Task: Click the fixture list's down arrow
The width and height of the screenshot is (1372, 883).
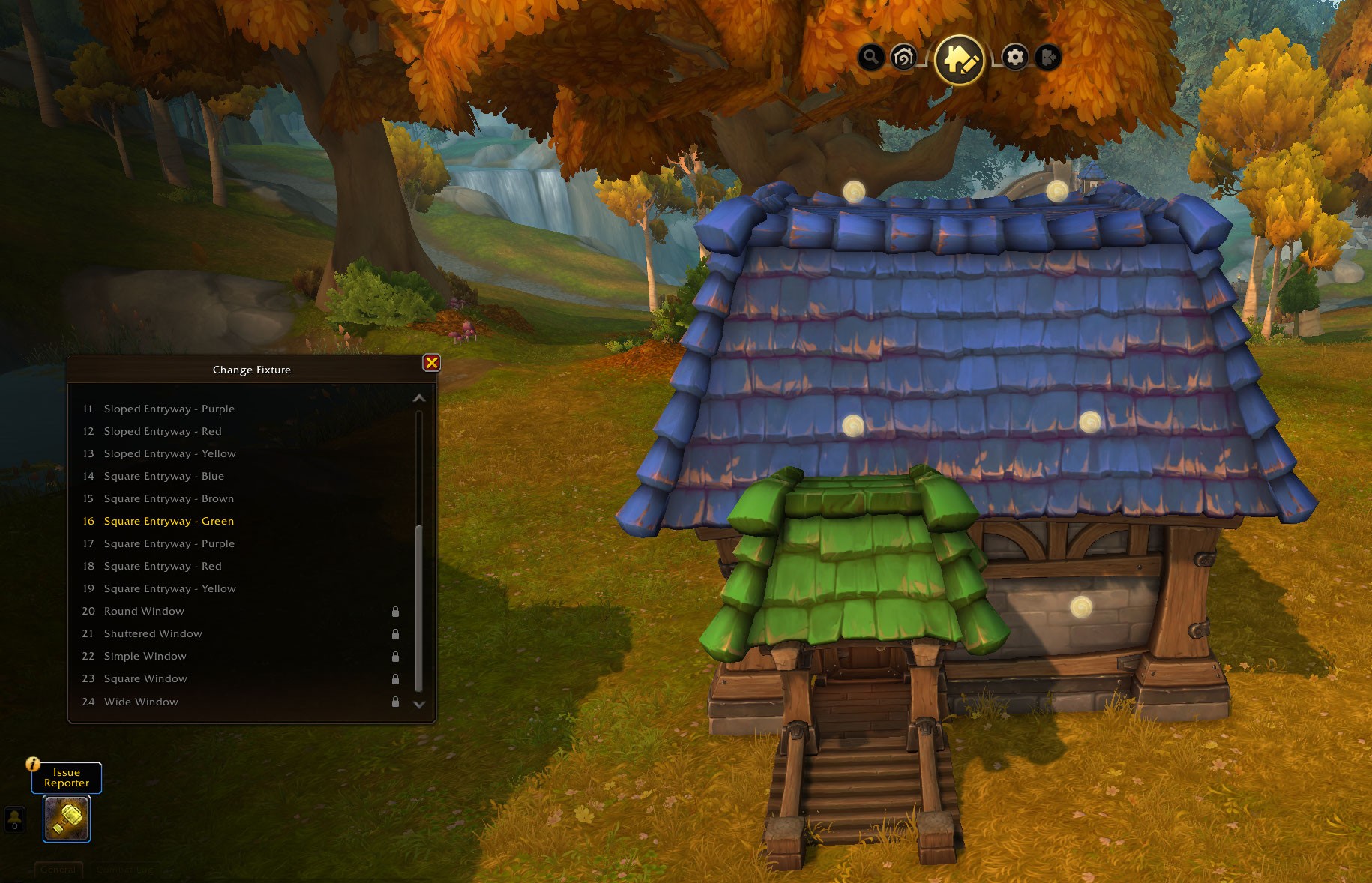Action: tap(419, 705)
